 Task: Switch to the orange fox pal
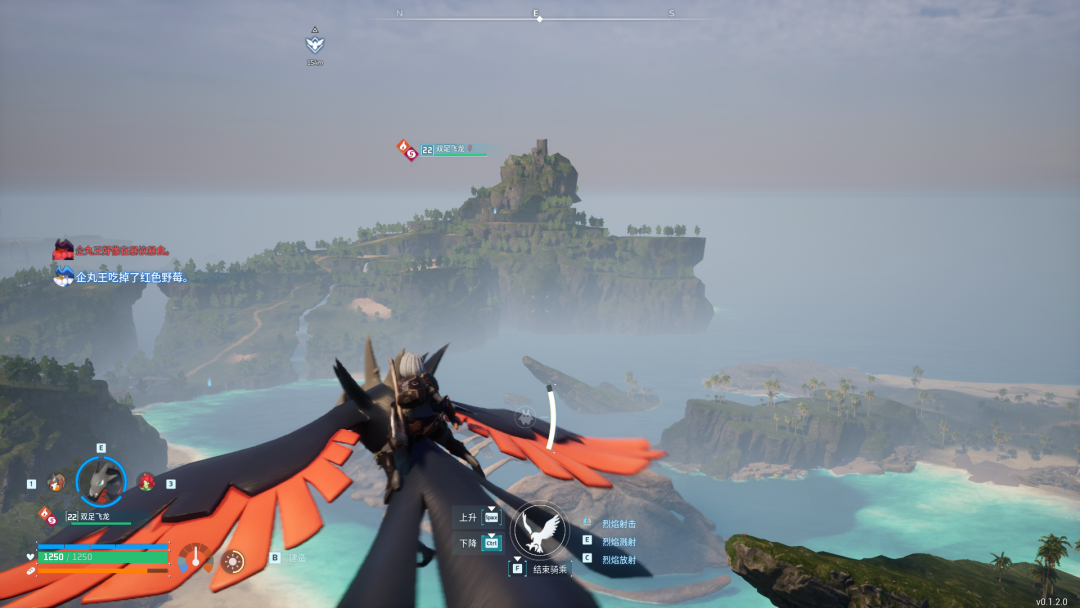pyautogui.click(x=56, y=482)
